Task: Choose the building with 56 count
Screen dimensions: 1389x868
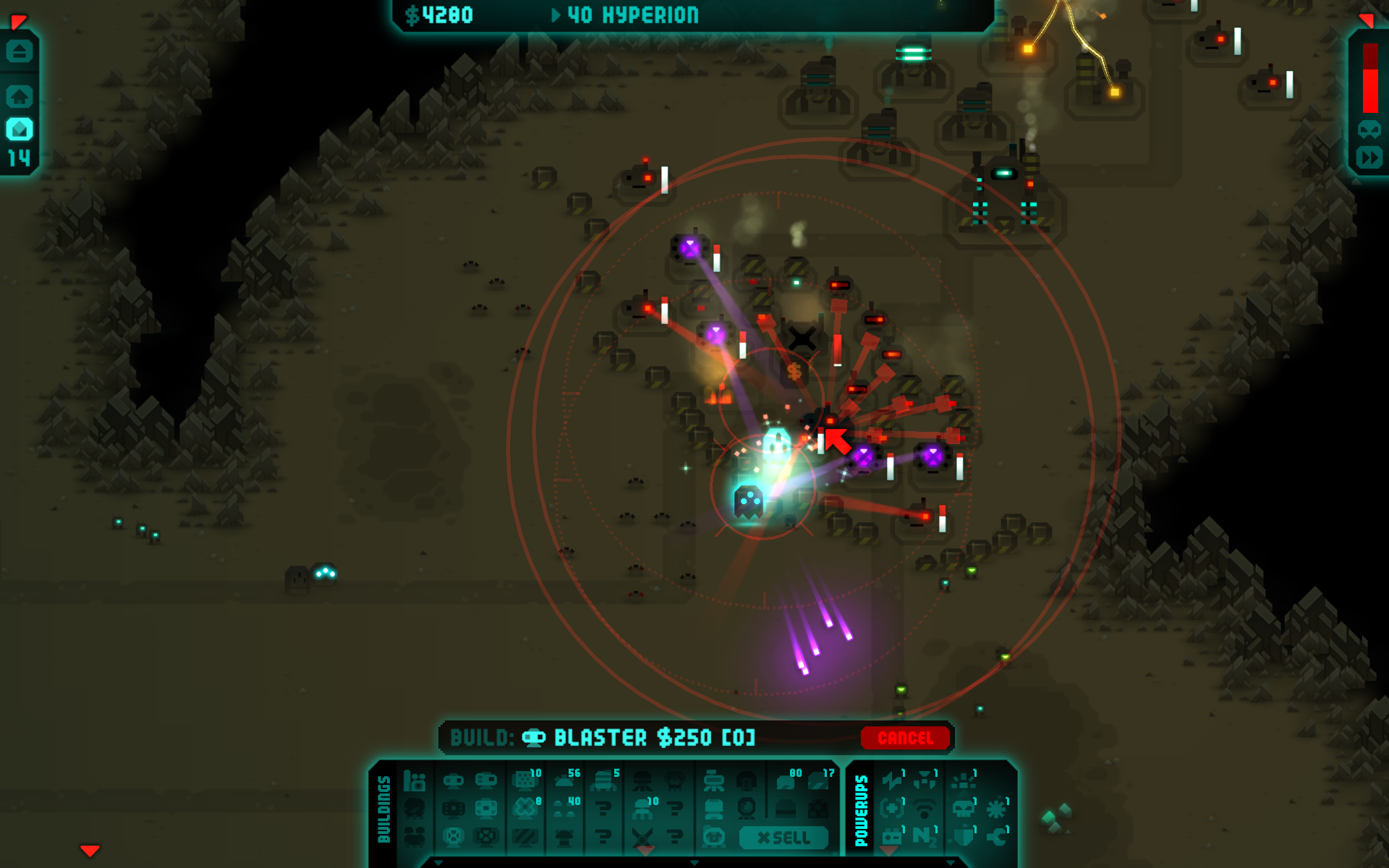Action: click(565, 781)
